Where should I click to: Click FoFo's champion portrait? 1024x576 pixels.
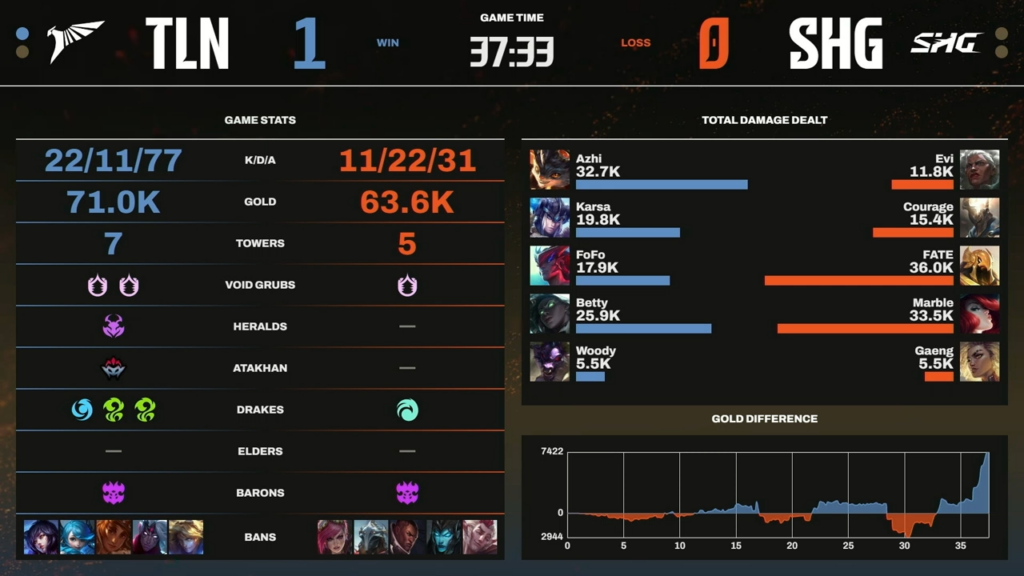tap(549, 266)
